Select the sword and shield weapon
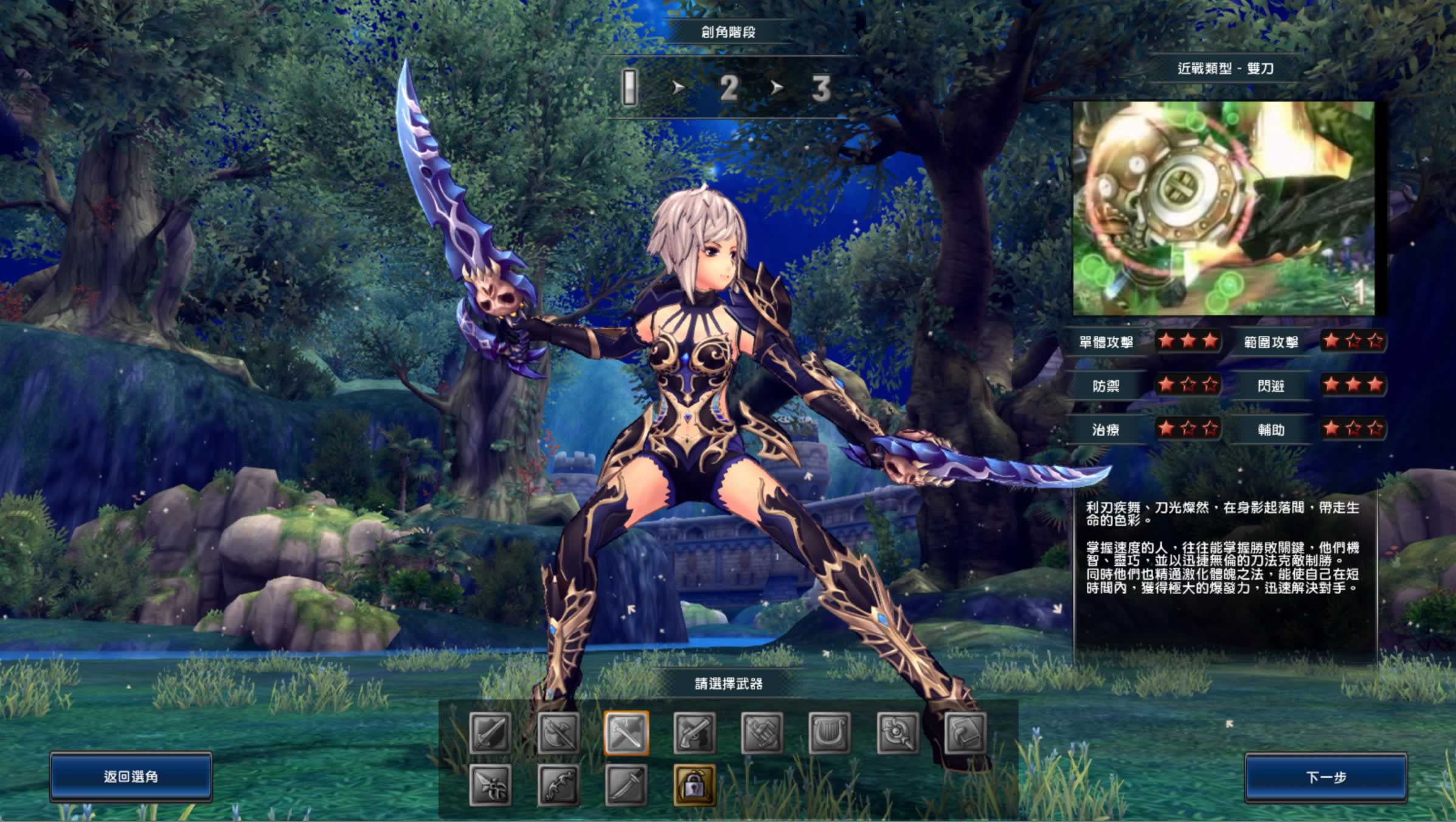Screen dimensions: 1456x822 tap(490, 733)
